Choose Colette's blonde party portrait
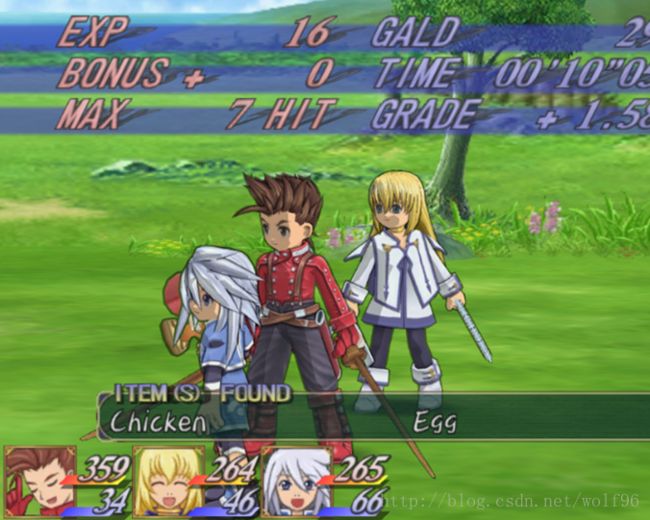 (x=168, y=481)
